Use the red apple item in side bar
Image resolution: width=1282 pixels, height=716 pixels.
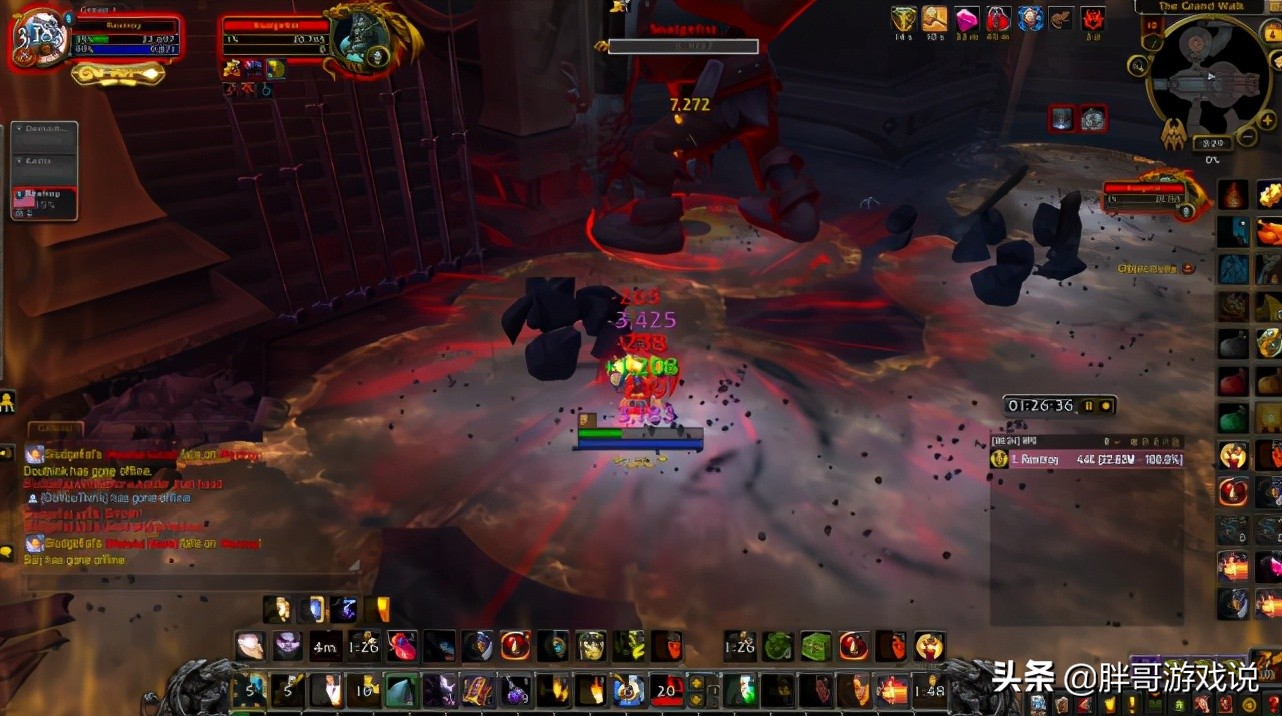(x=1233, y=381)
